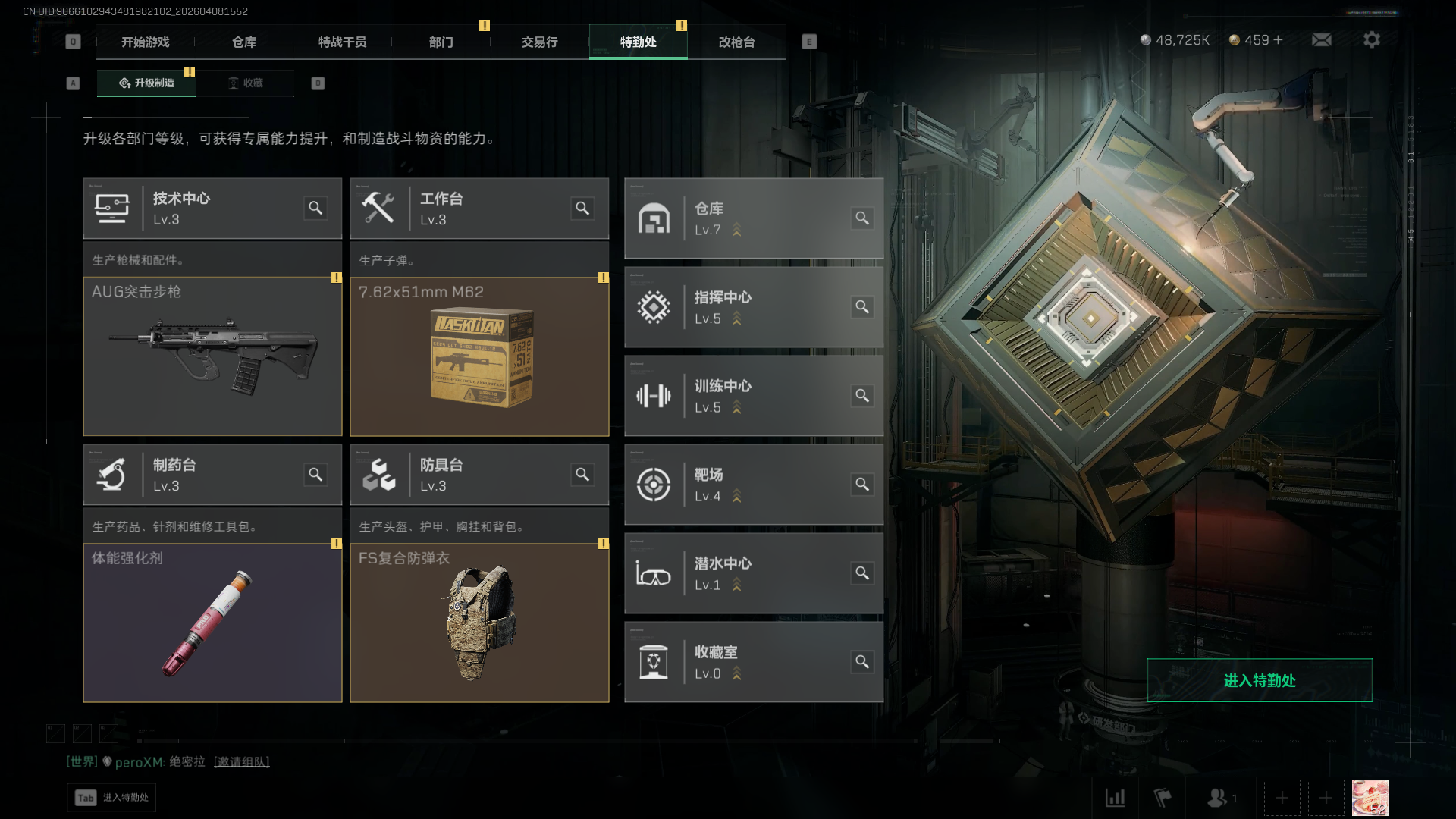Screen dimensions: 1456x819
Task: Select the FS复合防弹衣 armor card
Action: tap(479, 623)
